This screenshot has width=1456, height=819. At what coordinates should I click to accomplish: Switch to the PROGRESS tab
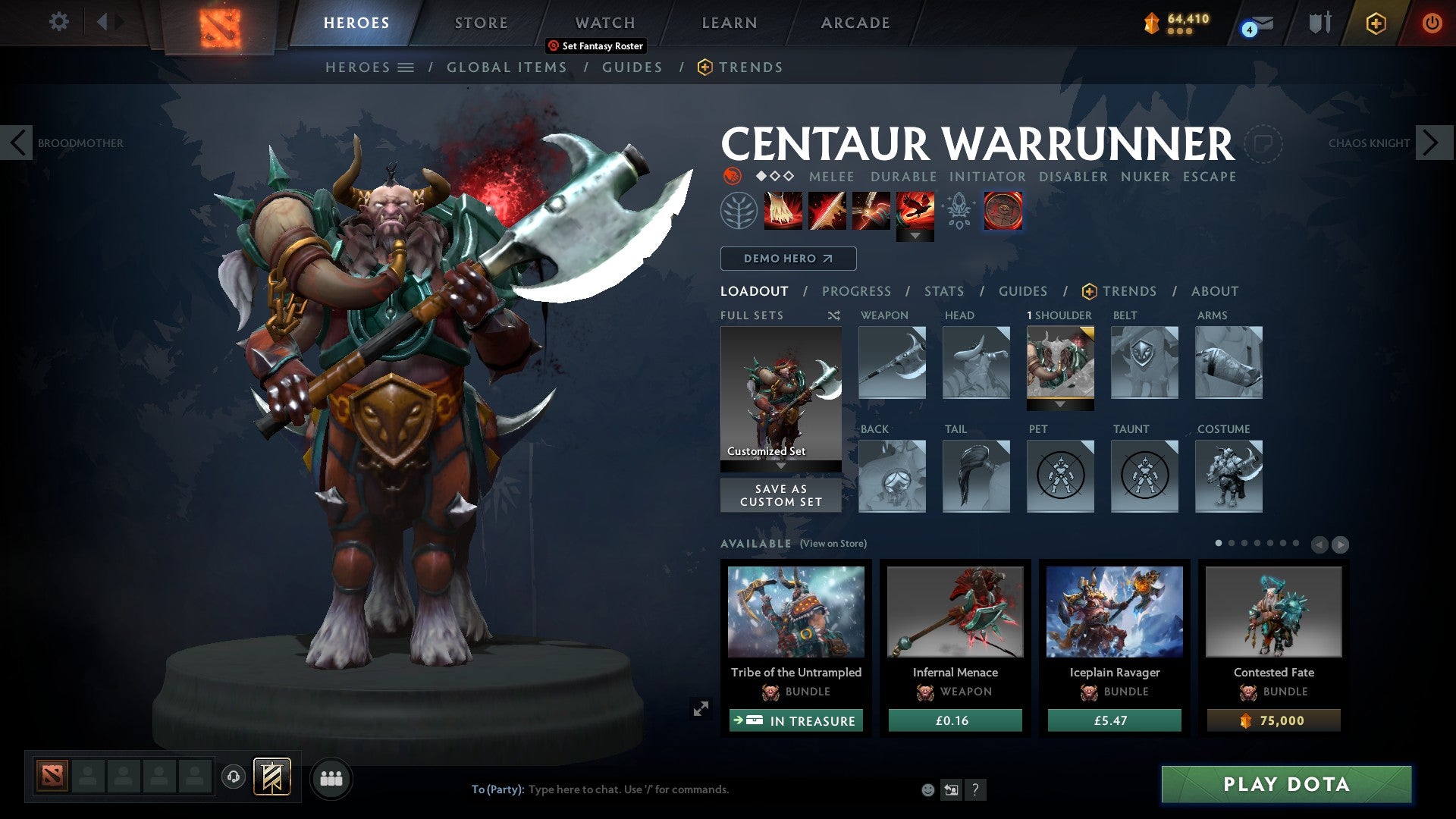[x=857, y=291]
